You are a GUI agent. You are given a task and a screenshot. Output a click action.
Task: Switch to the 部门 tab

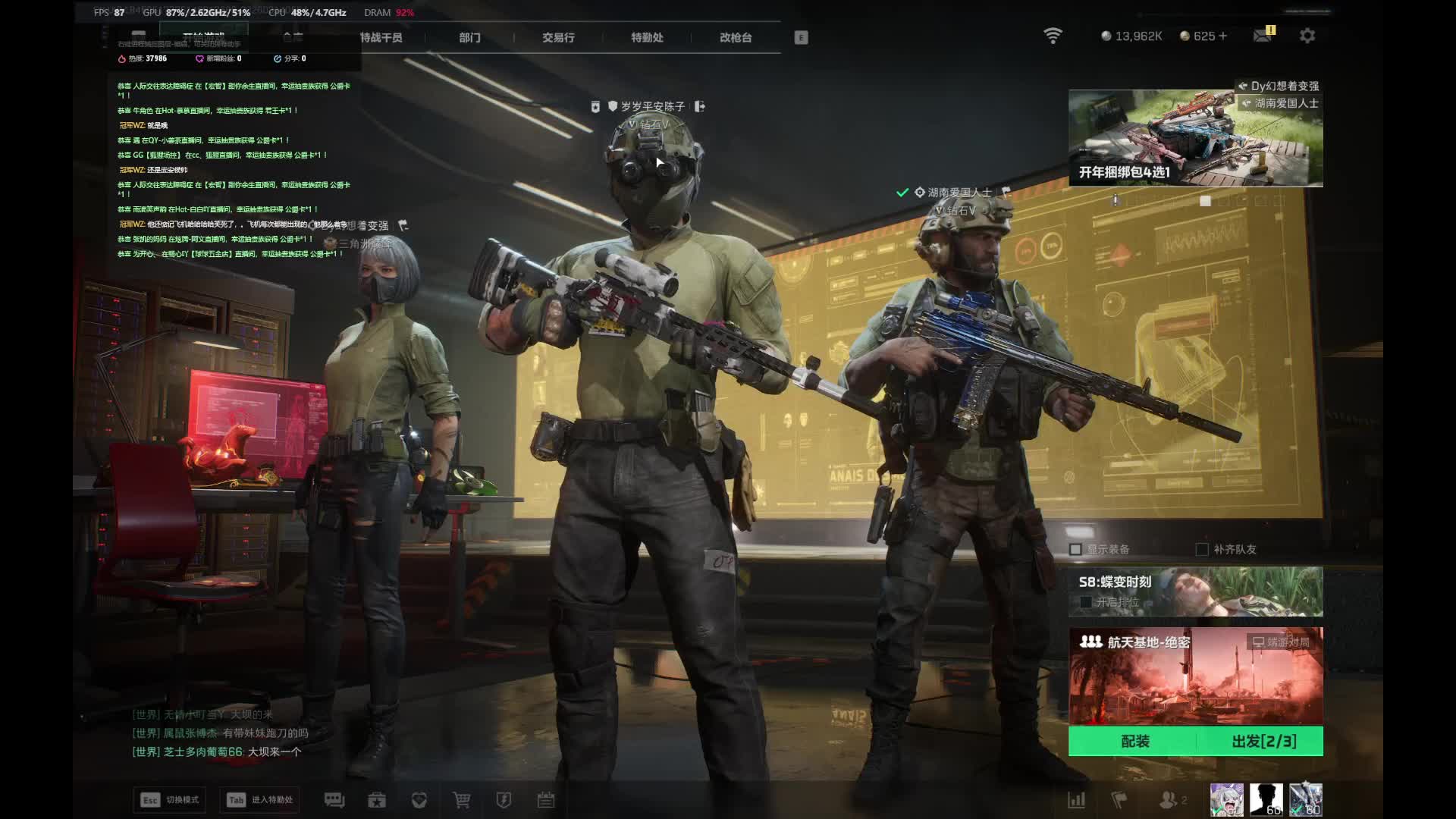pyautogui.click(x=469, y=37)
